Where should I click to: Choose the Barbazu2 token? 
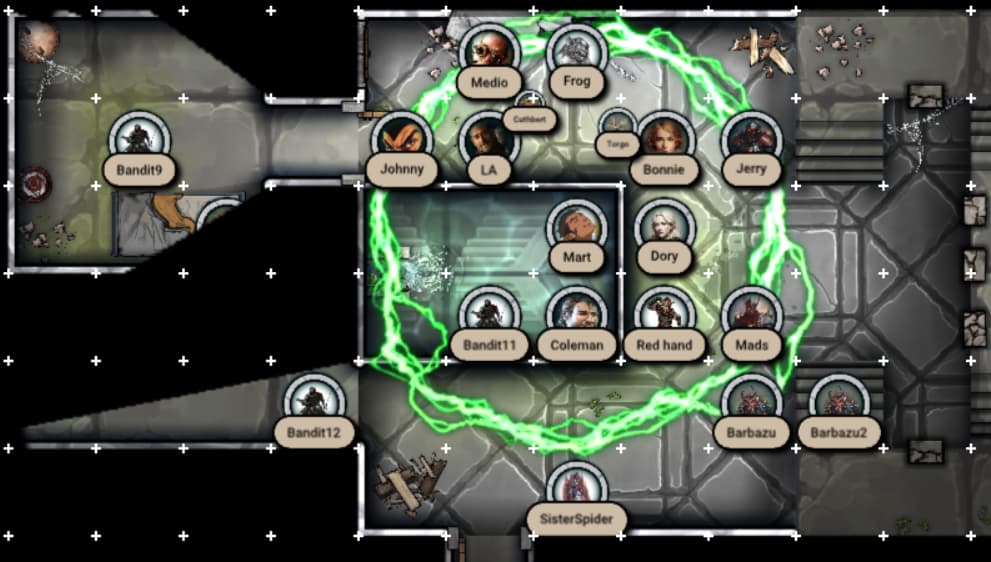coord(838,404)
